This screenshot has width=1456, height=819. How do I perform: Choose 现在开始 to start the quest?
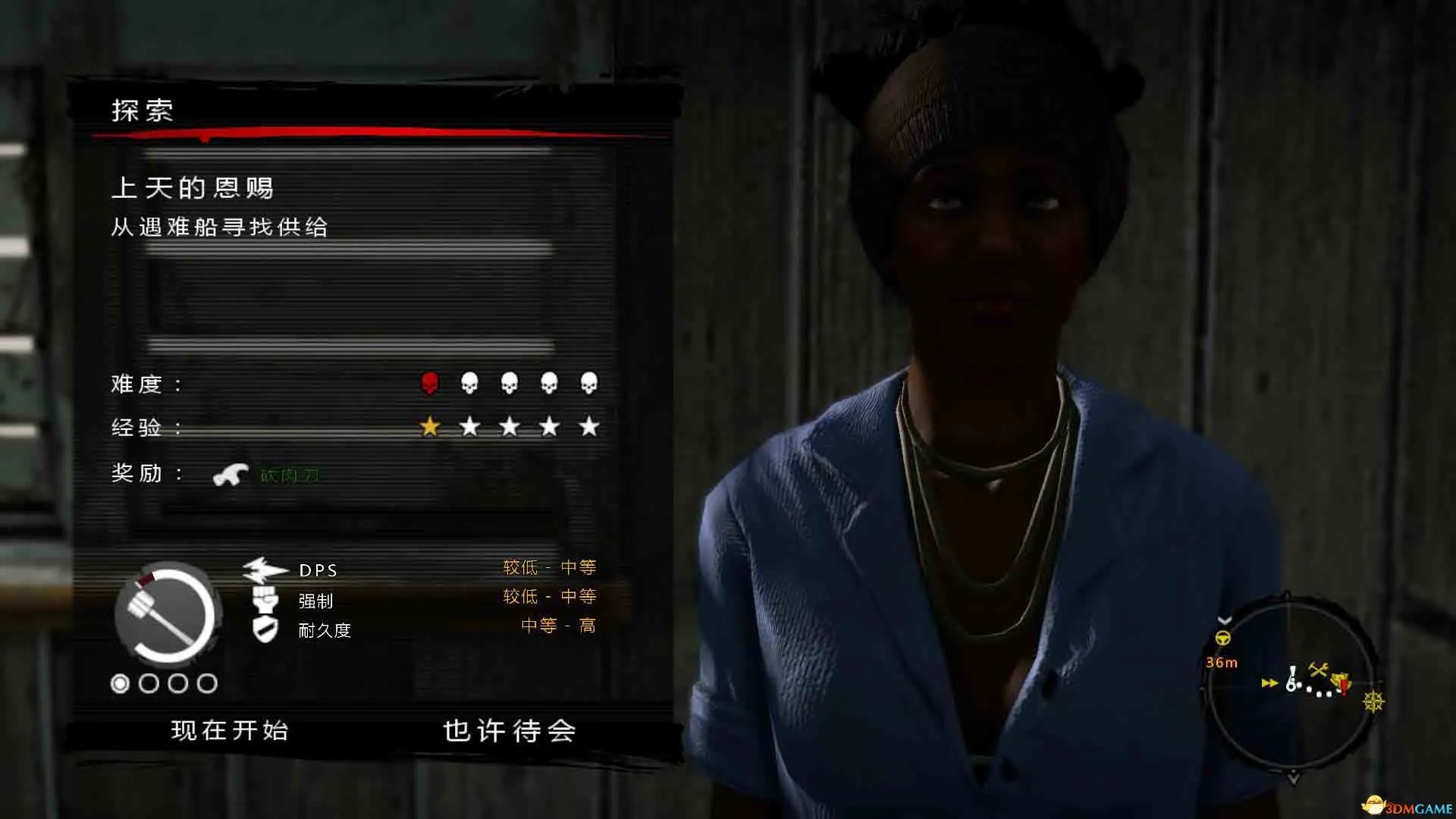click(x=230, y=730)
